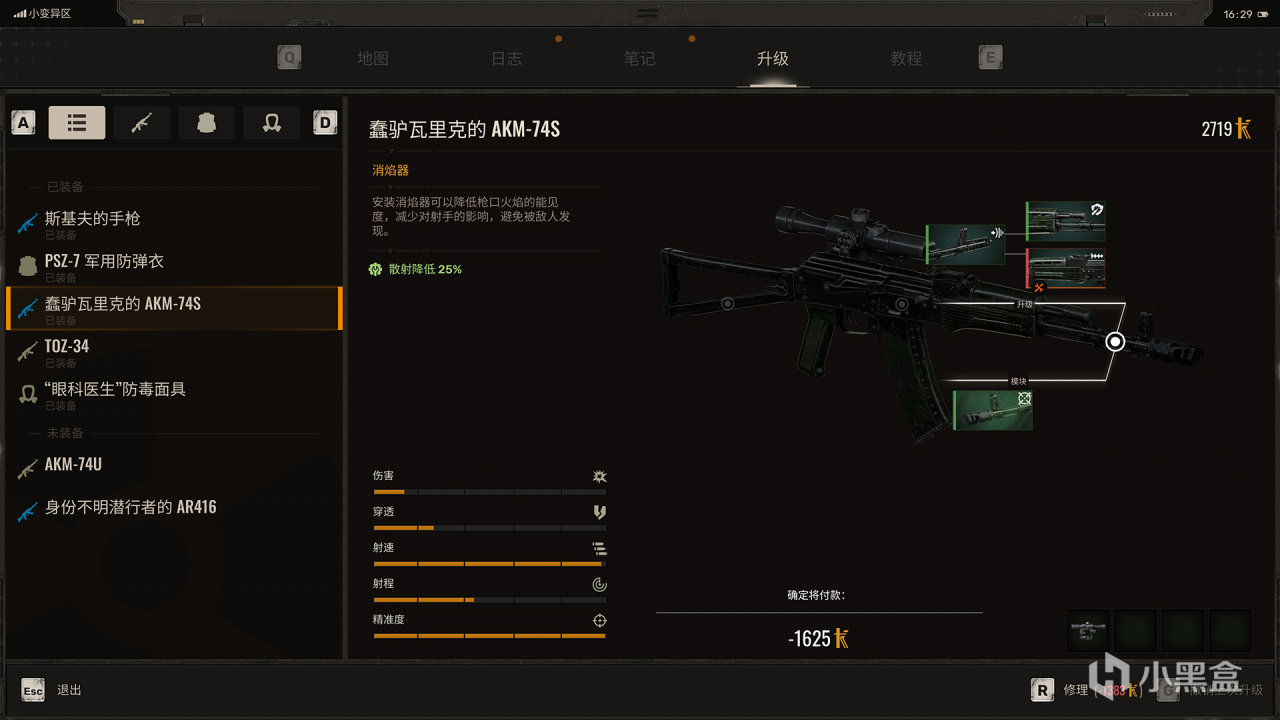
Task: Switch to the 地图 map tab
Action: [x=373, y=58]
